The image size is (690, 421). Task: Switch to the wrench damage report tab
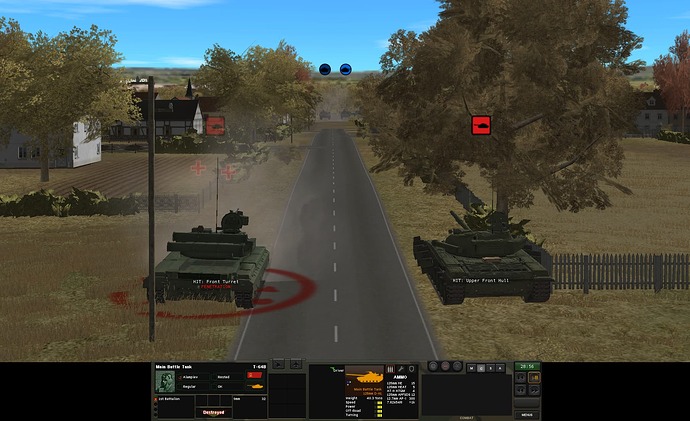point(399,369)
